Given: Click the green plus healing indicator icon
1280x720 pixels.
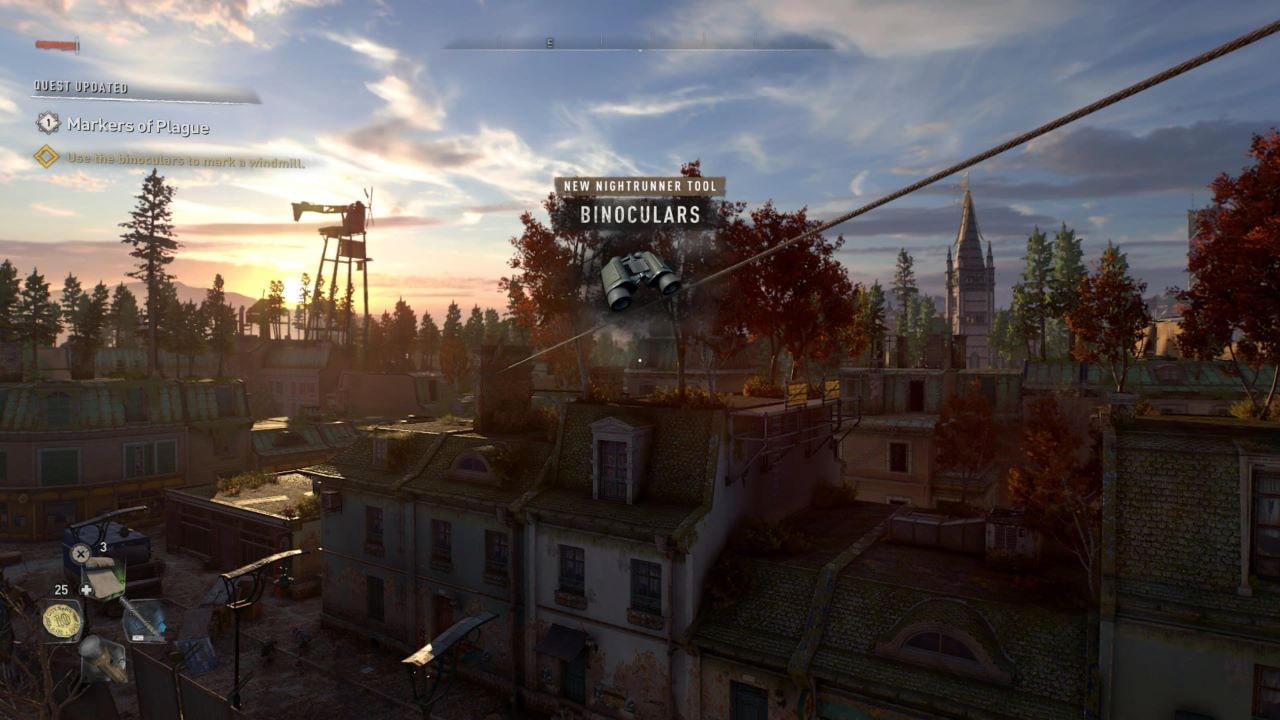Looking at the screenshot, I should [x=87, y=589].
